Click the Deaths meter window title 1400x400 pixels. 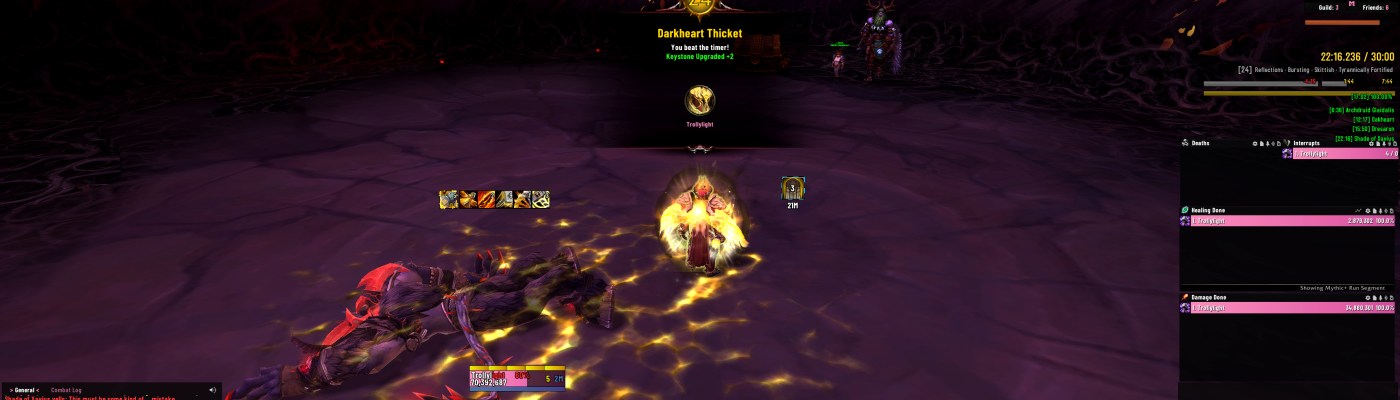1201,143
